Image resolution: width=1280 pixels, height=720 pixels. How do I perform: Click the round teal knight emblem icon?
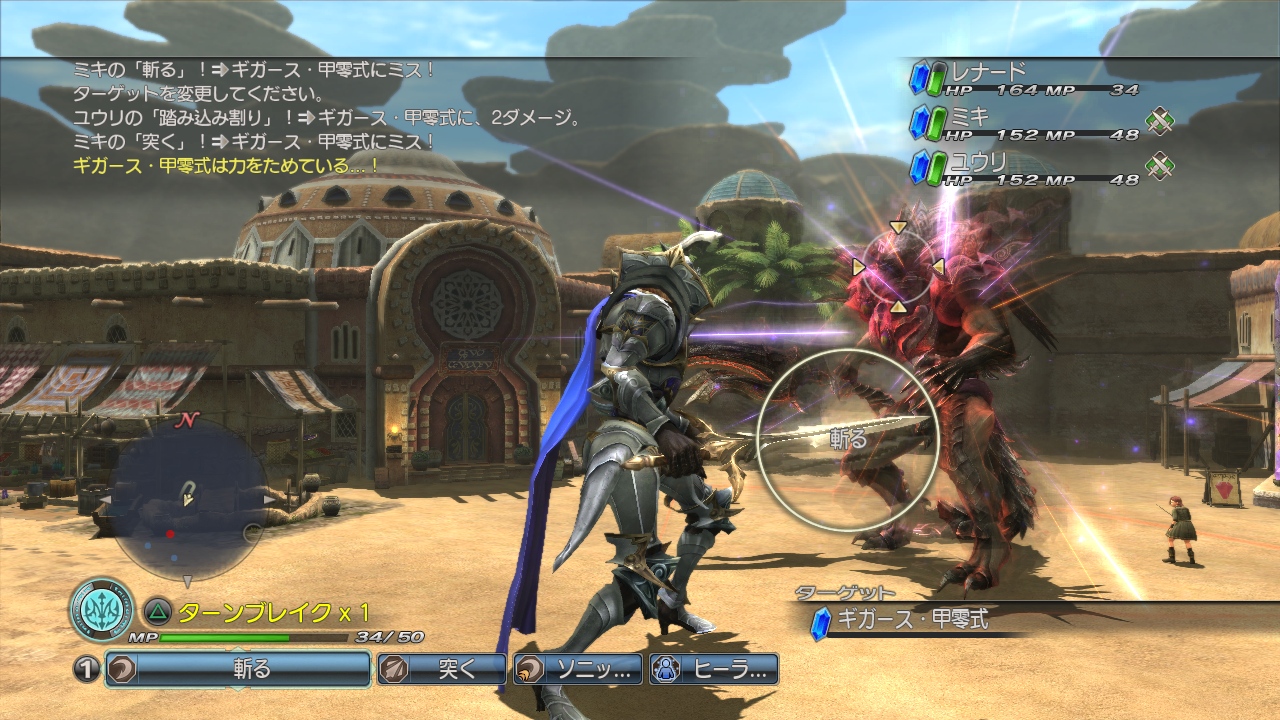(102, 611)
